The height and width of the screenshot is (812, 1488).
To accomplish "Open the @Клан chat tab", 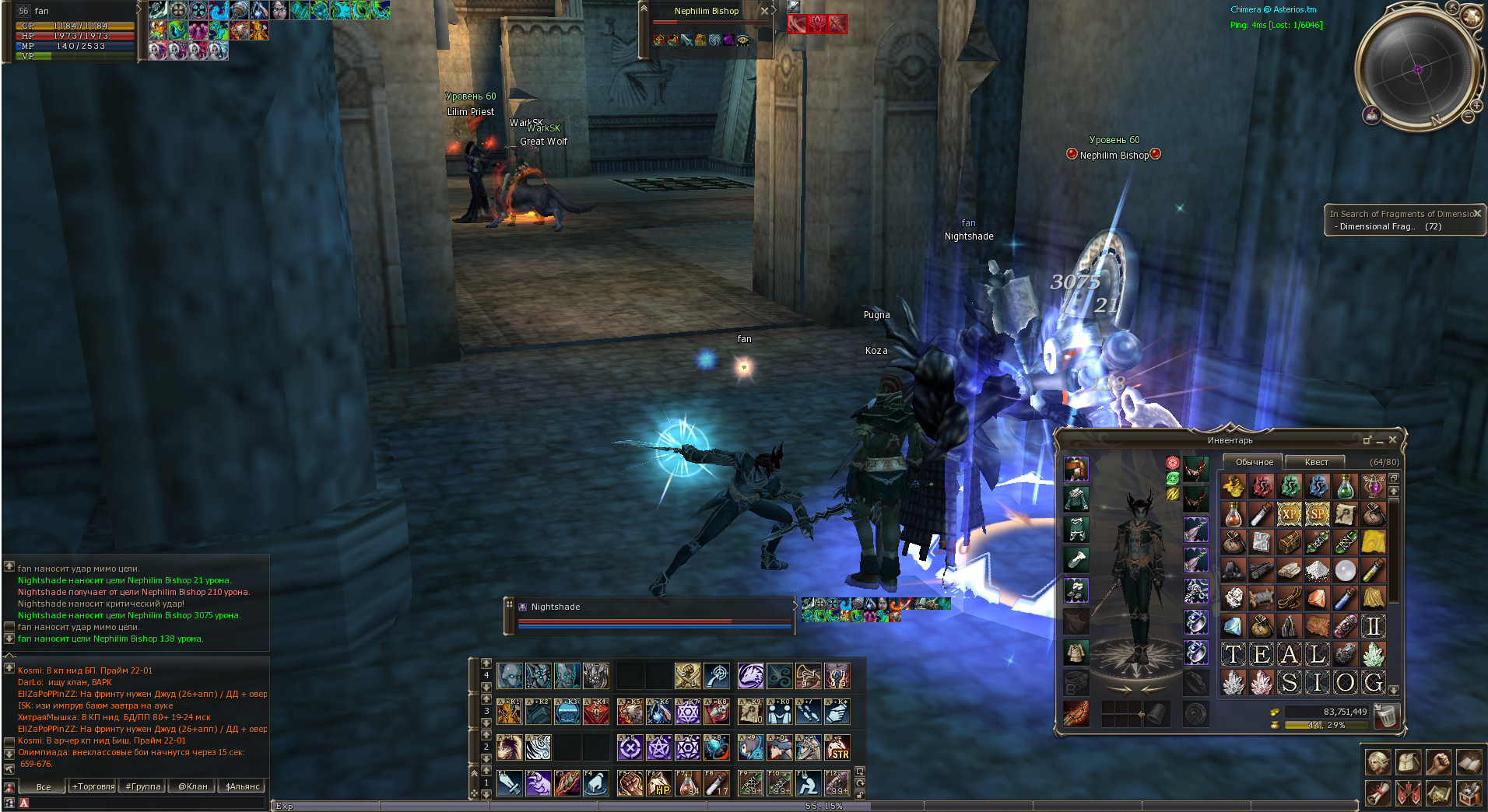I will pyautogui.click(x=193, y=786).
